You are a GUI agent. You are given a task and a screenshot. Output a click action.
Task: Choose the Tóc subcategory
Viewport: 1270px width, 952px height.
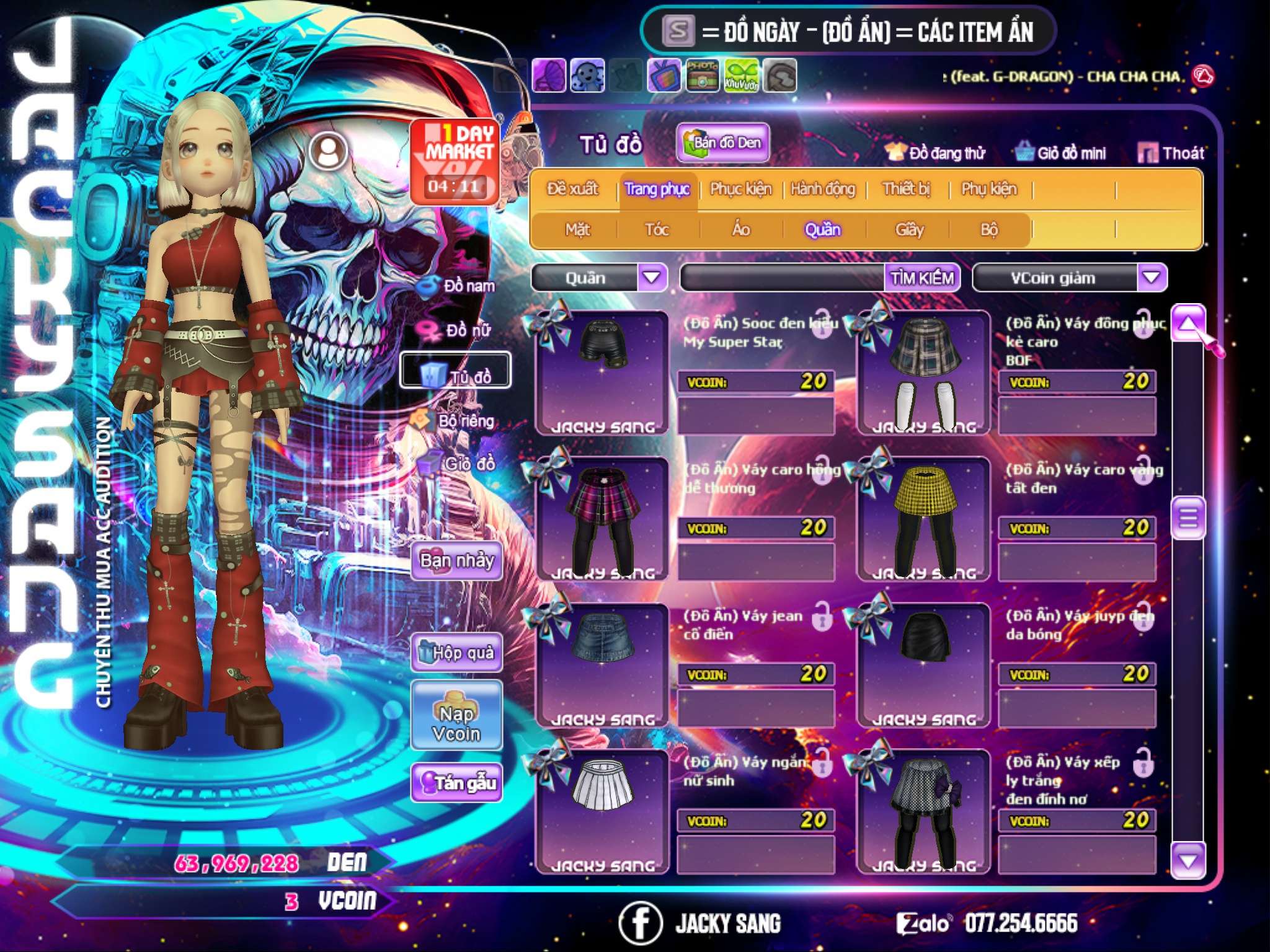point(657,230)
